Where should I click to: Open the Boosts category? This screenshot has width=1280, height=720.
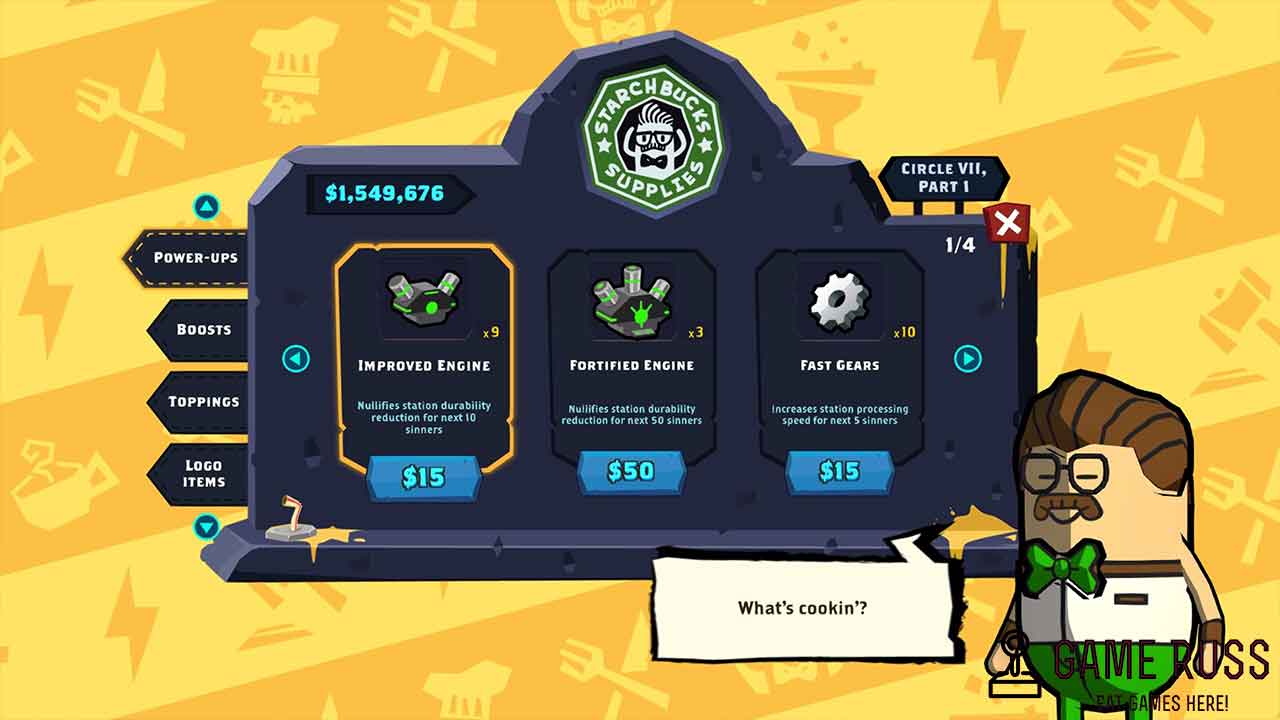[203, 330]
